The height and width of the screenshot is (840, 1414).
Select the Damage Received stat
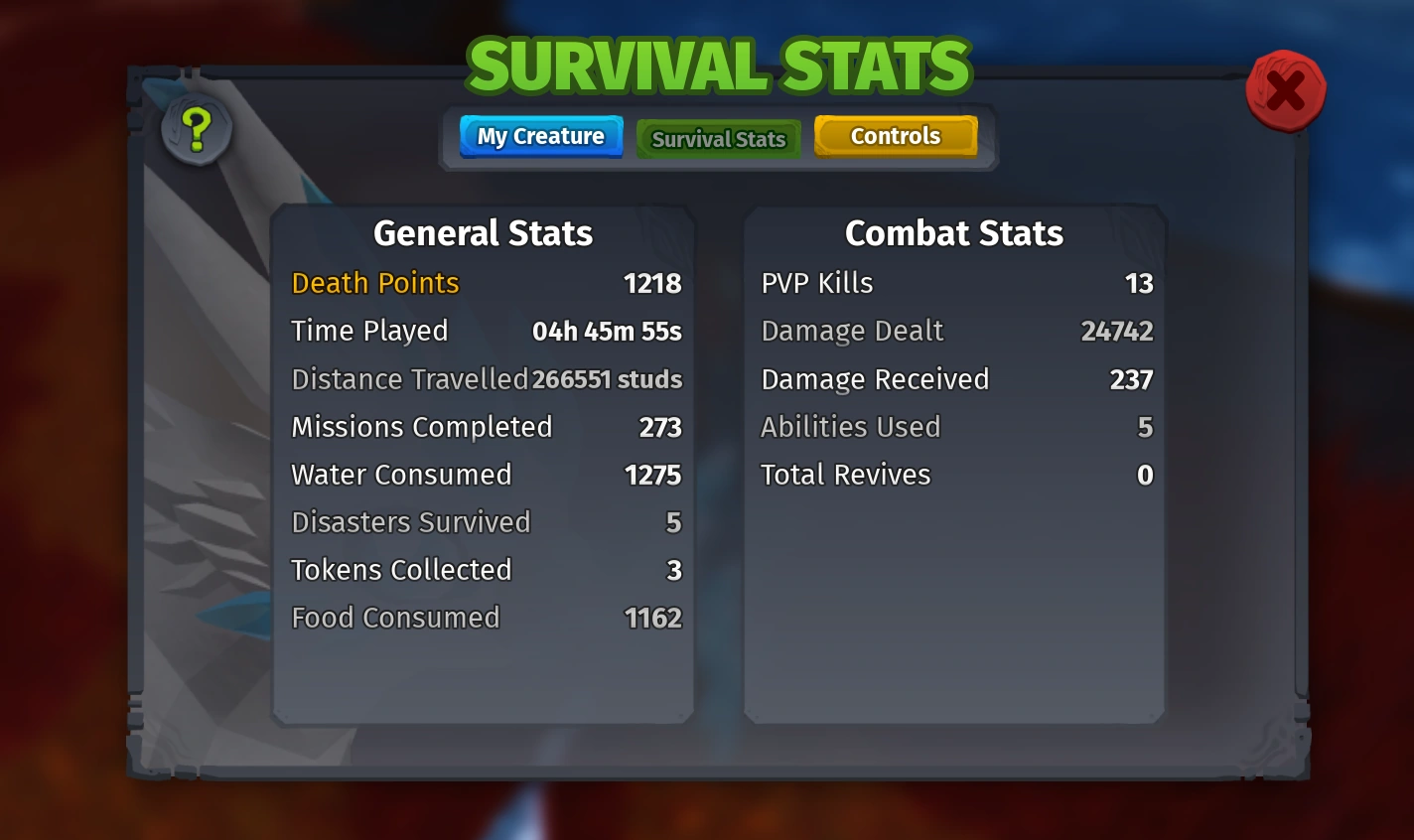874,379
